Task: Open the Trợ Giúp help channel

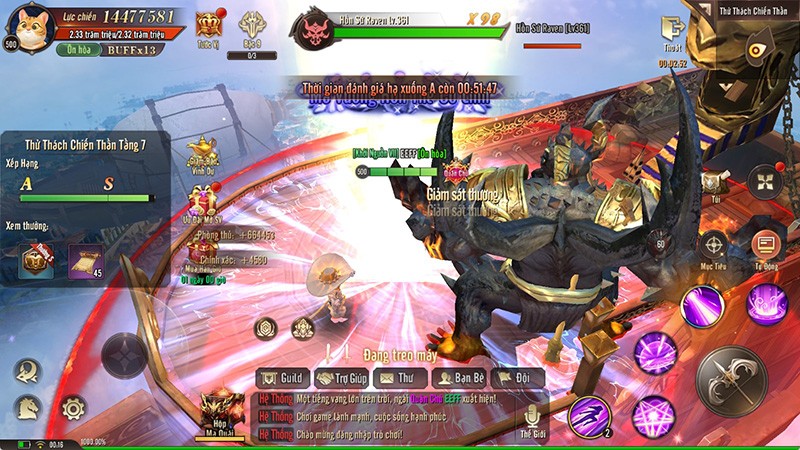Action: pyautogui.click(x=341, y=378)
